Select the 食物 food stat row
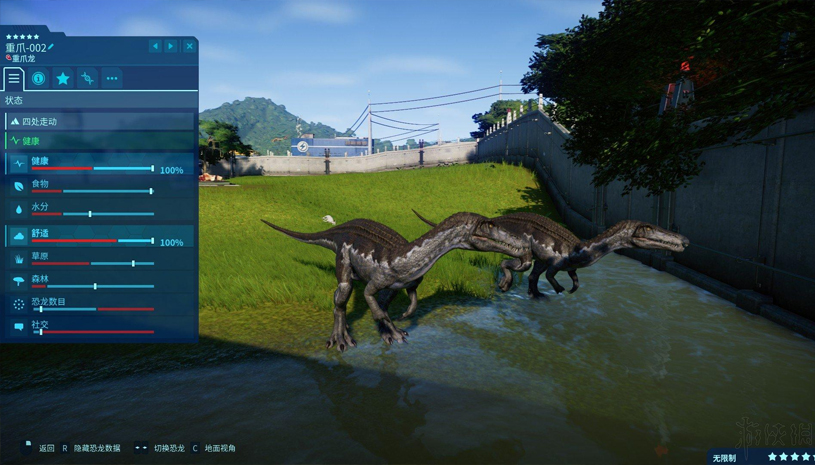Screen dimensions: 815x465 point(100,187)
